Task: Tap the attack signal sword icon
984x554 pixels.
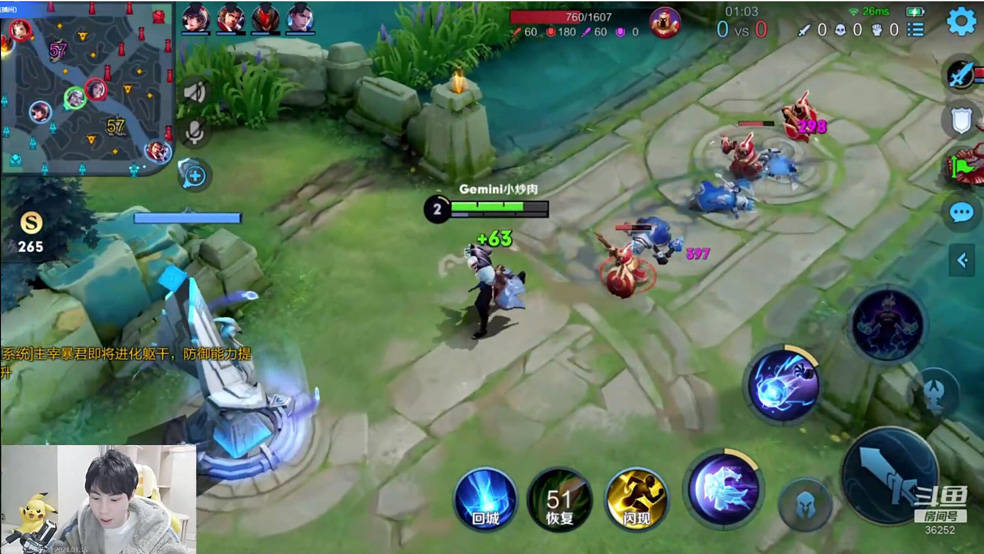Action: (962, 75)
